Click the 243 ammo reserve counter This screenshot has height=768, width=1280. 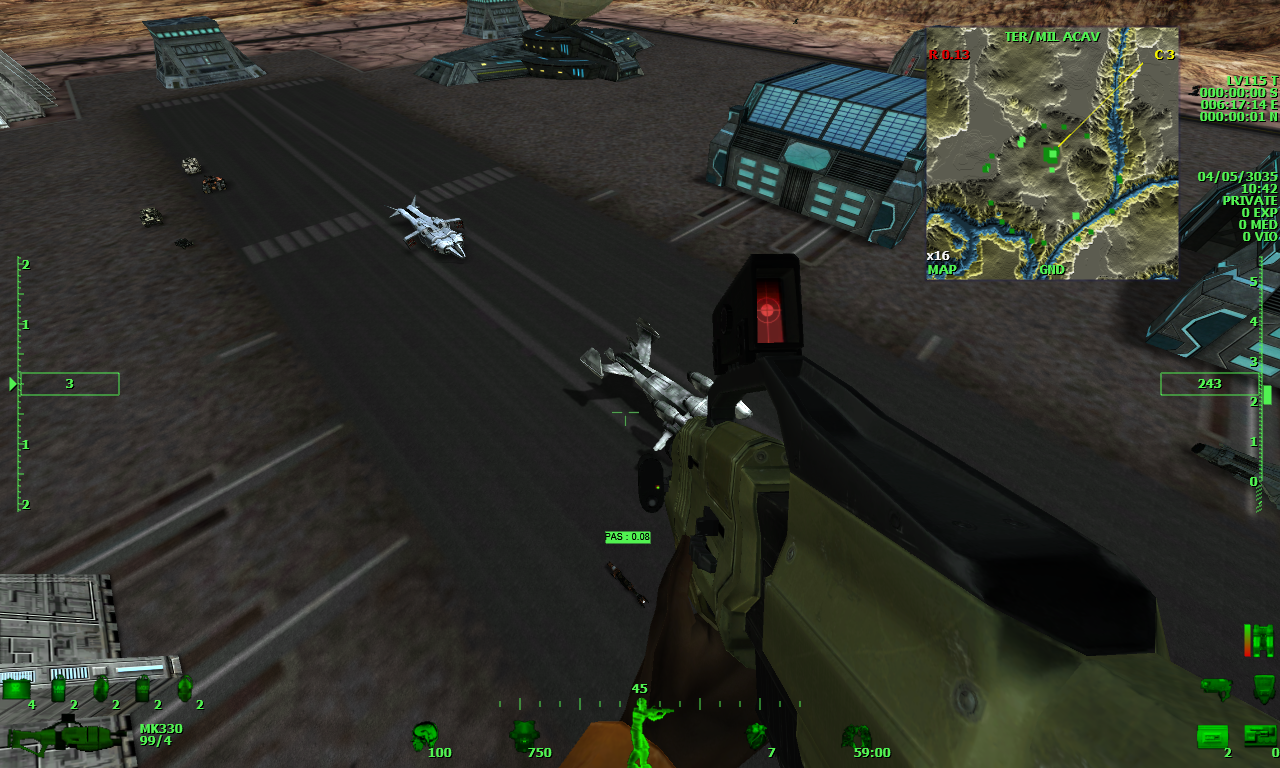pos(1211,383)
